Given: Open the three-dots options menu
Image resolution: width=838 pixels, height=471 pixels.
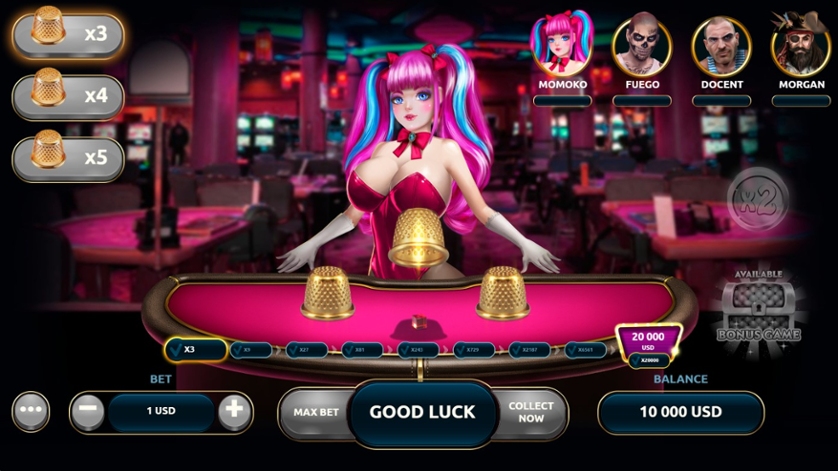Looking at the screenshot, I should (31, 412).
